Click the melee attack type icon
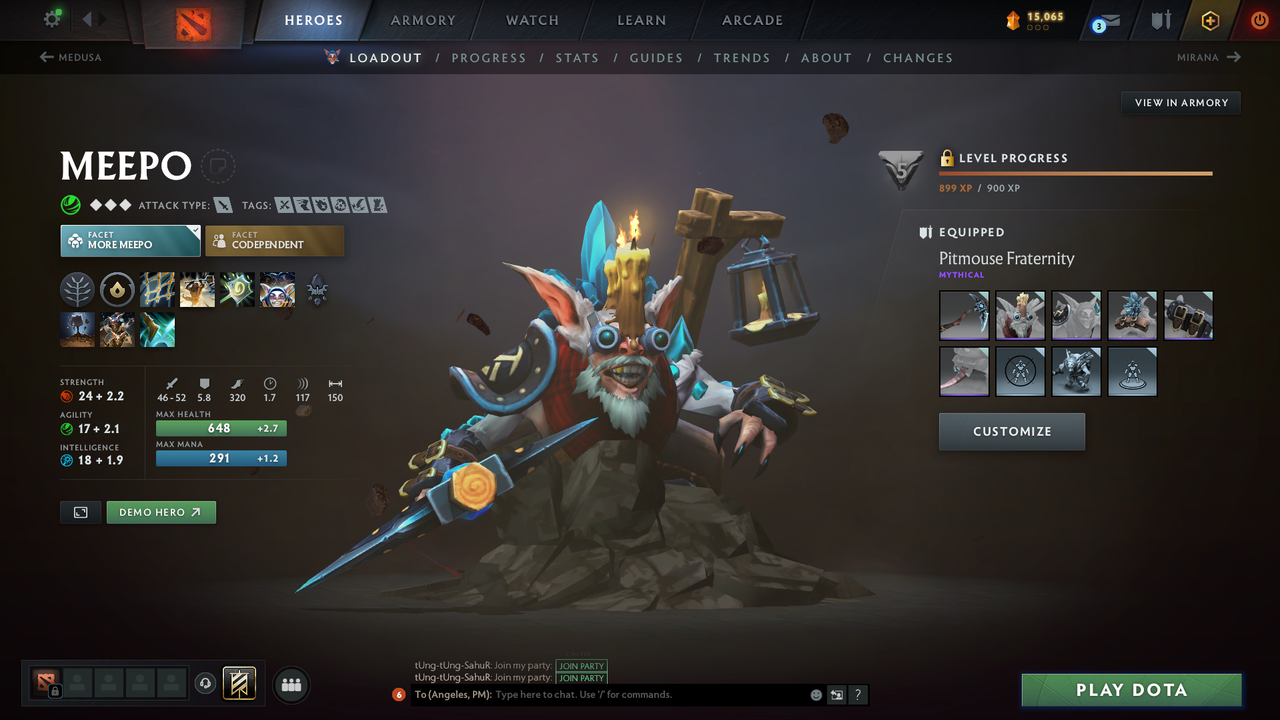 pos(224,204)
